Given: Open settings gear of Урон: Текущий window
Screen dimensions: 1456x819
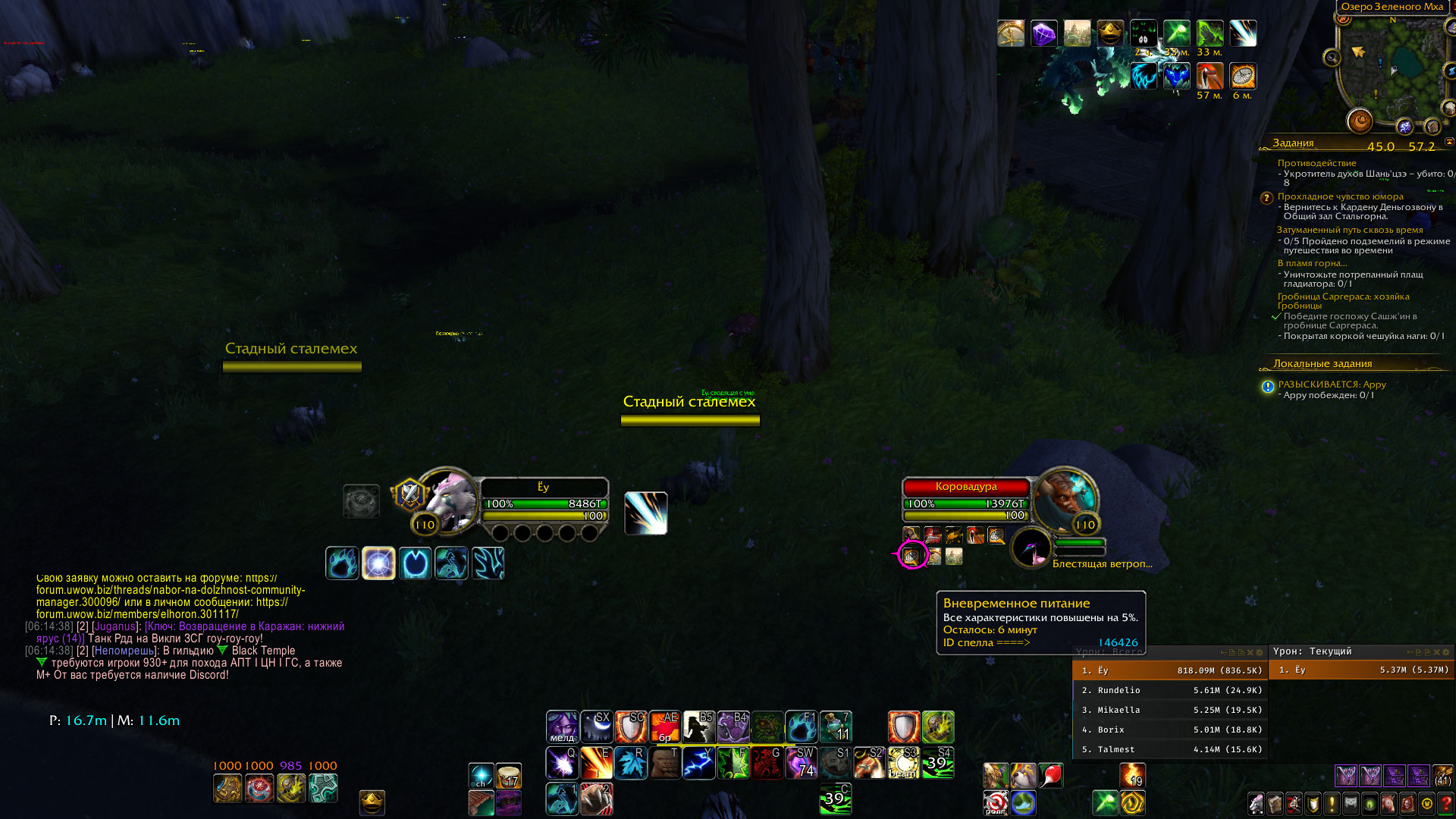Looking at the screenshot, I should (1445, 652).
